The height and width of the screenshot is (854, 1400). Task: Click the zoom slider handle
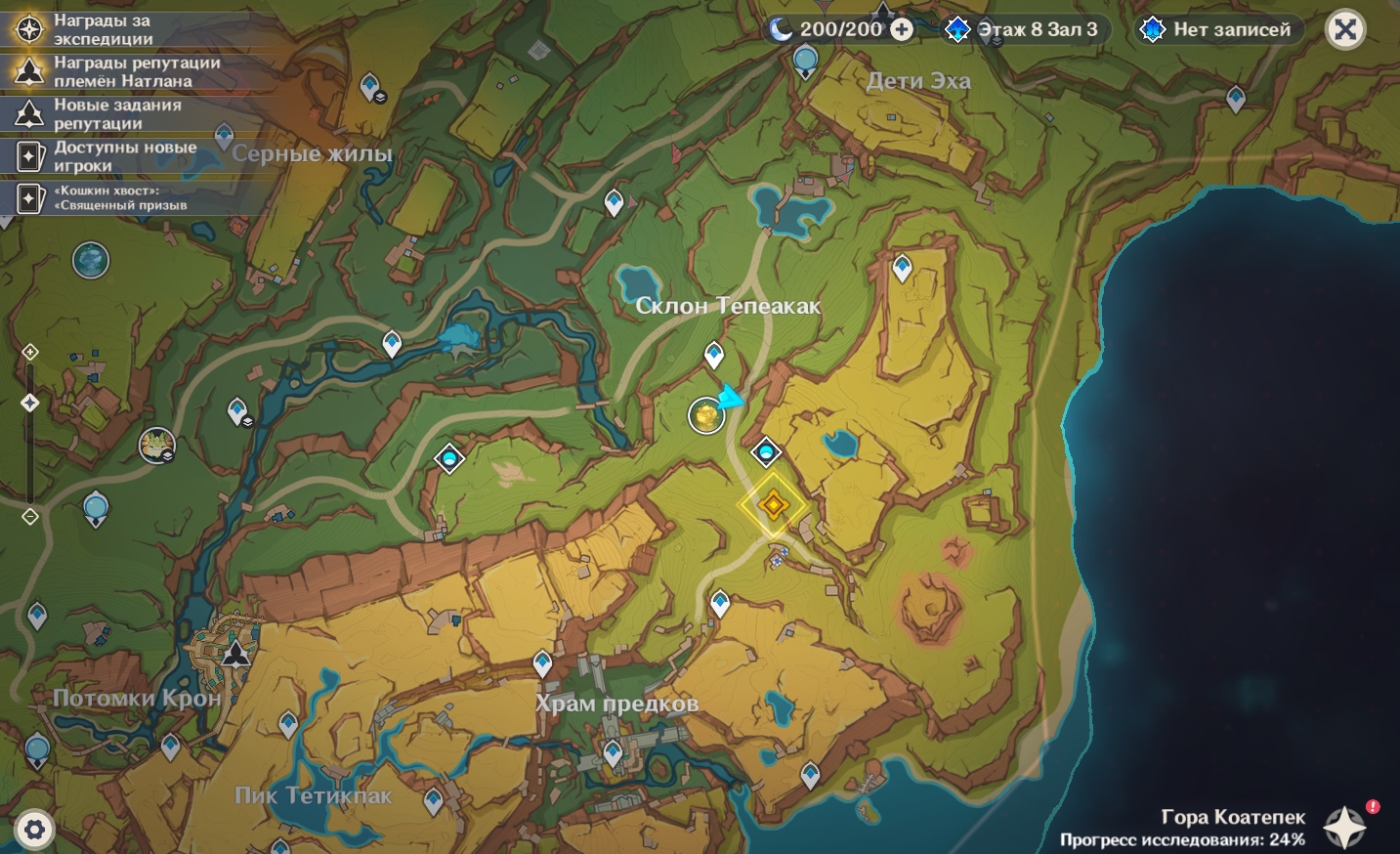click(x=30, y=403)
